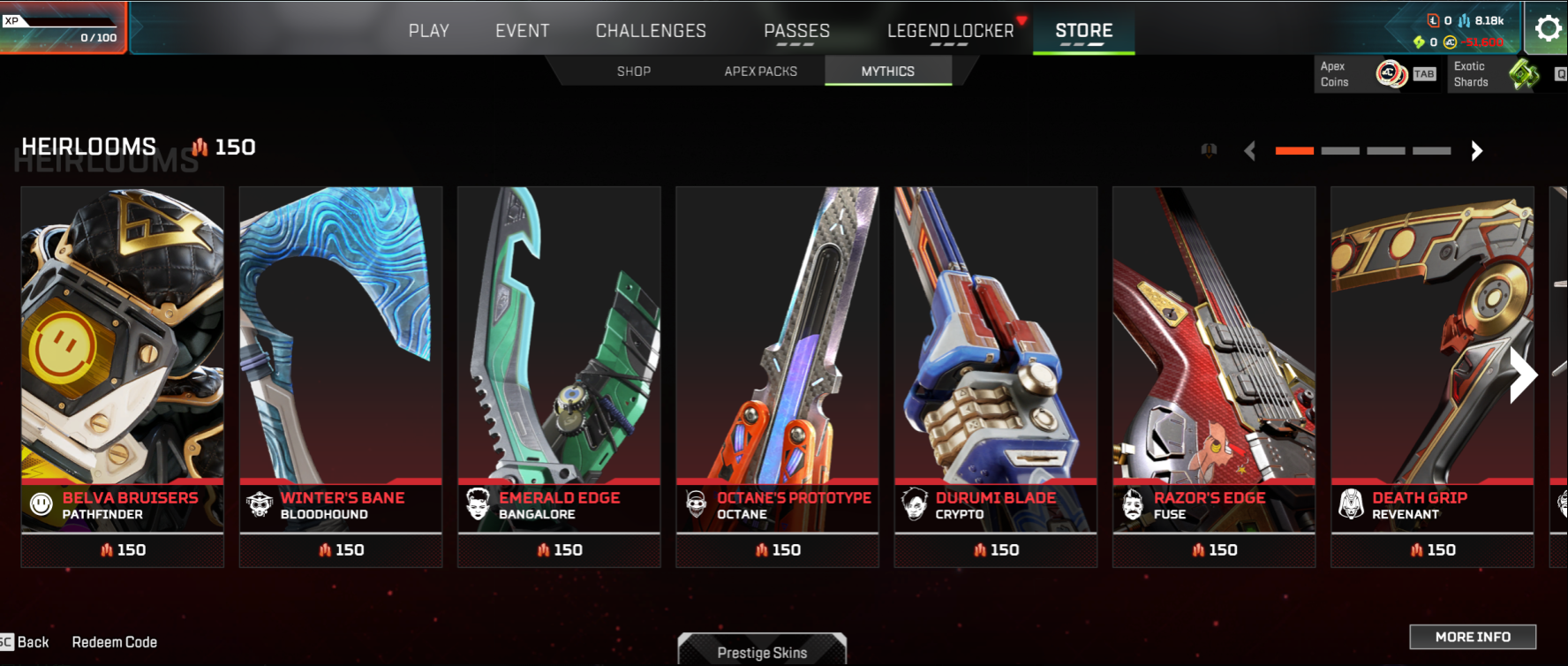The height and width of the screenshot is (666, 1568).
Task: Click the More Info button
Action: (x=1473, y=637)
